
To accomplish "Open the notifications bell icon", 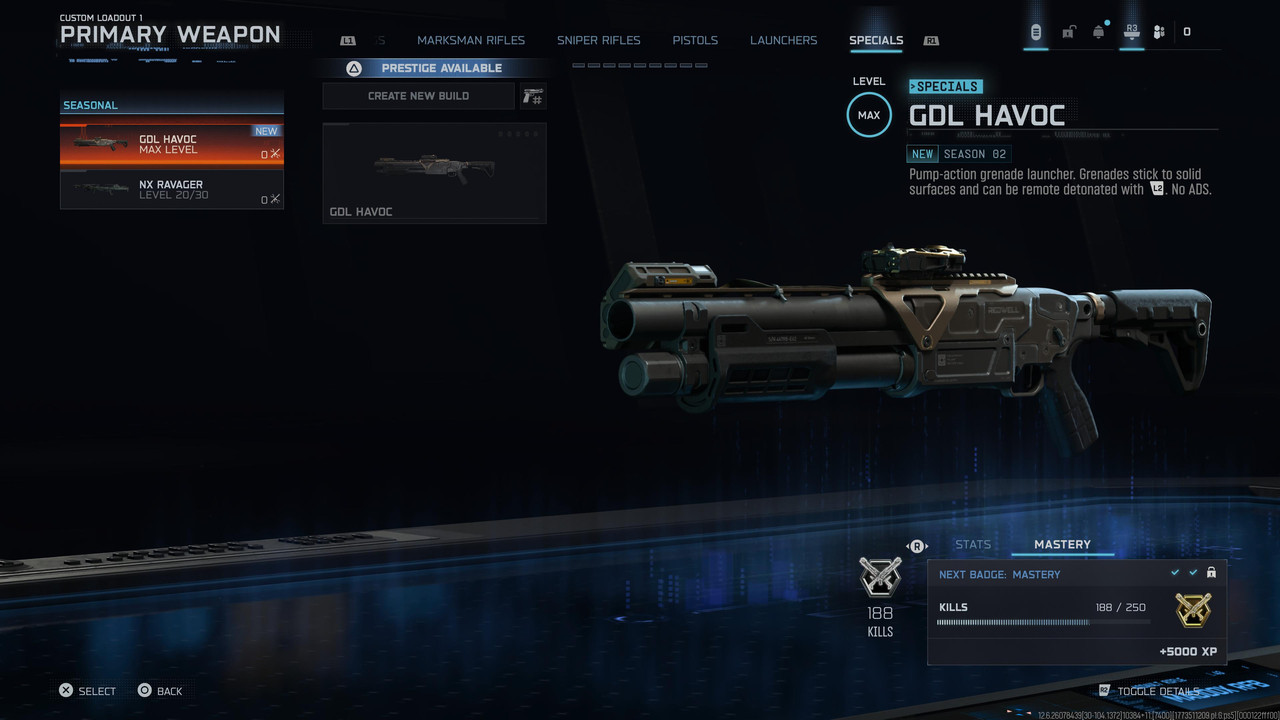I will tap(1098, 32).
